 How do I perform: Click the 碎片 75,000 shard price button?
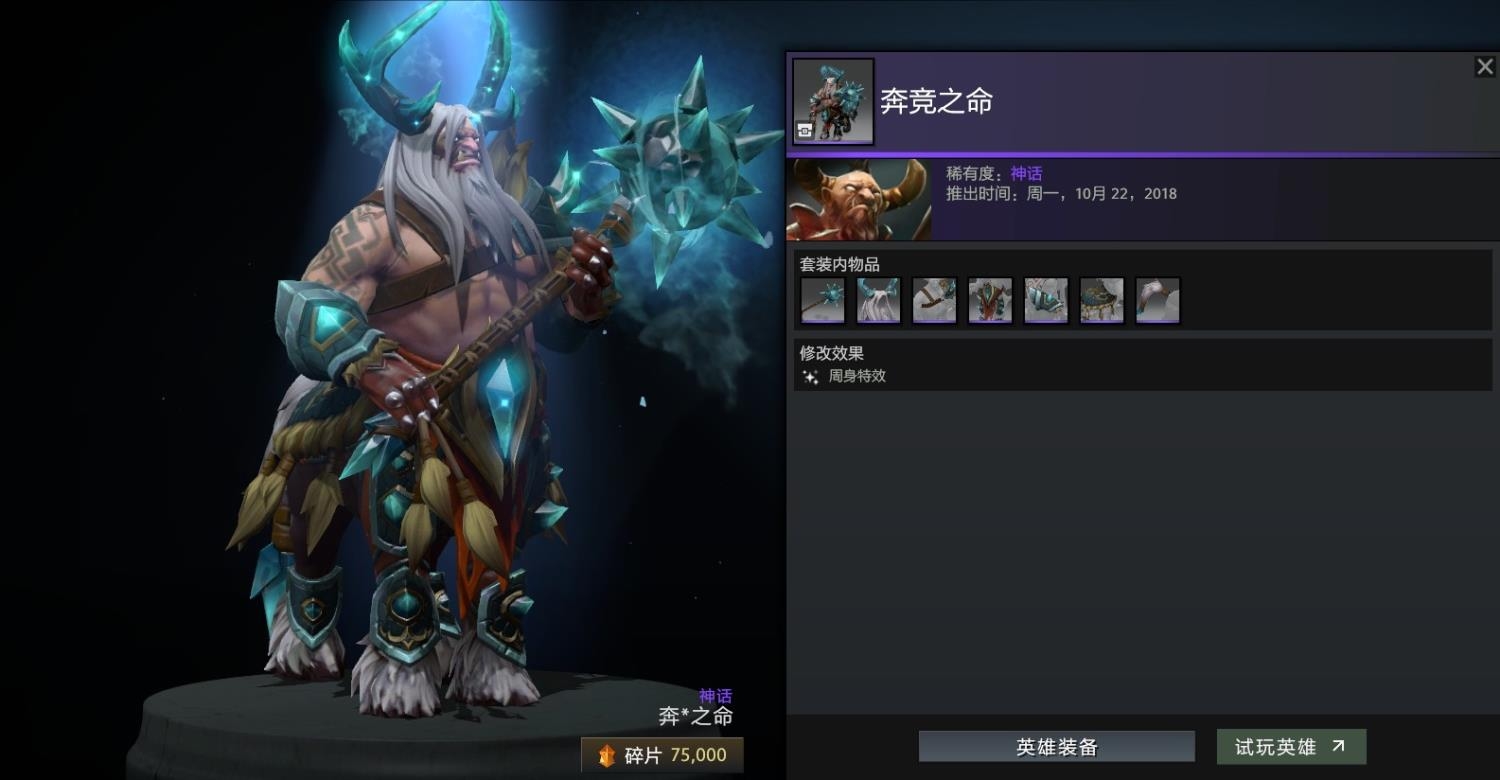click(x=662, y=755)
